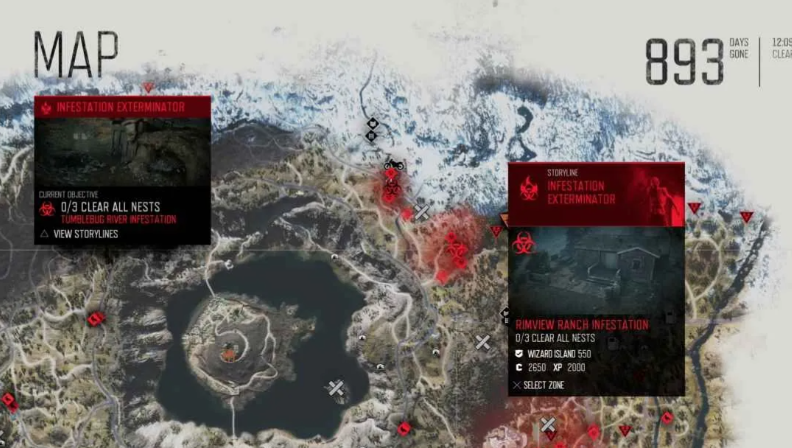Select the Tumblebug River Infestation objective text
This screenshot has height=448, width=792.
point(117,220)
